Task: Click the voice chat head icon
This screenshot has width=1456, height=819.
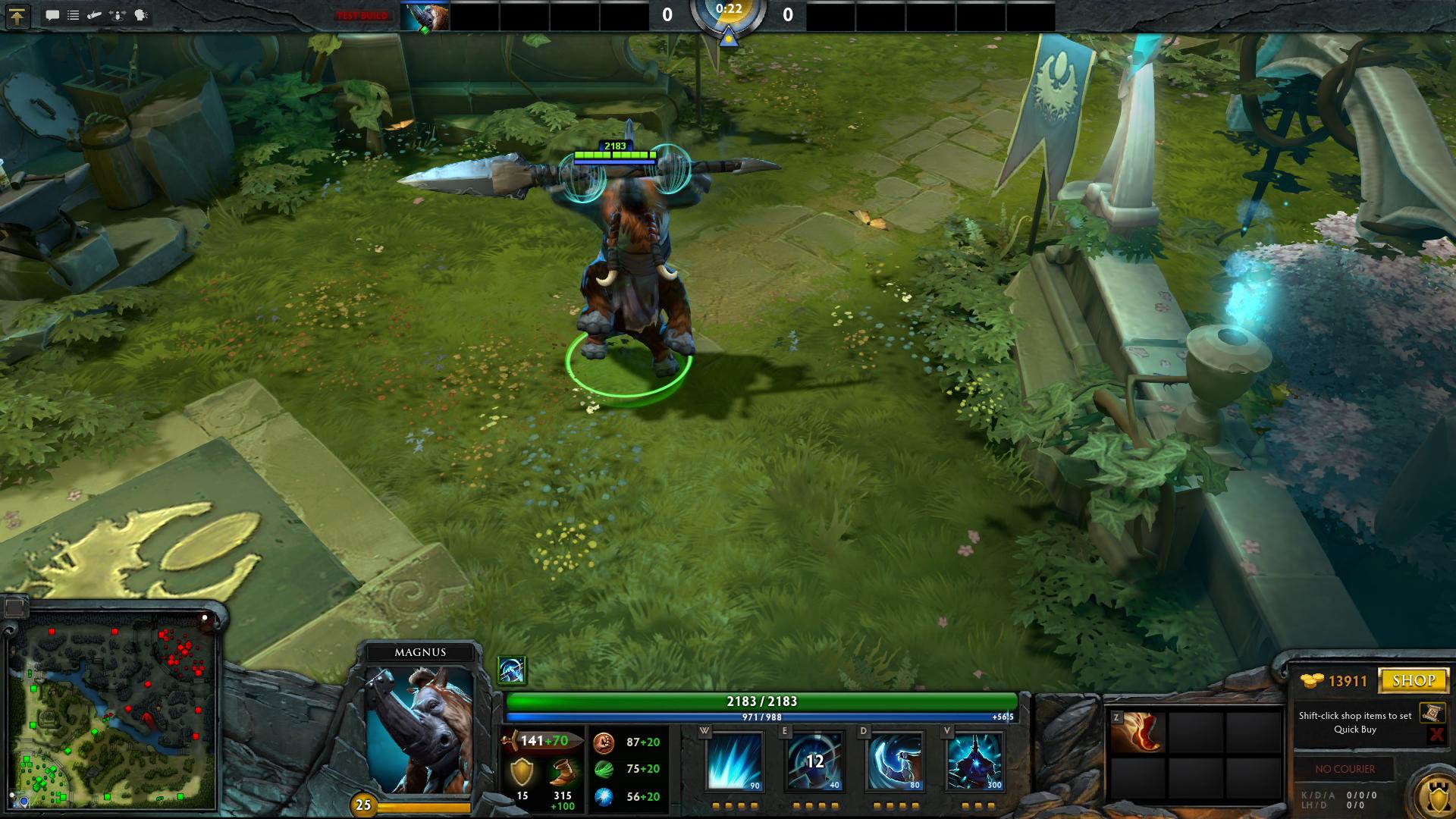Action: click(x=142, y=15)
